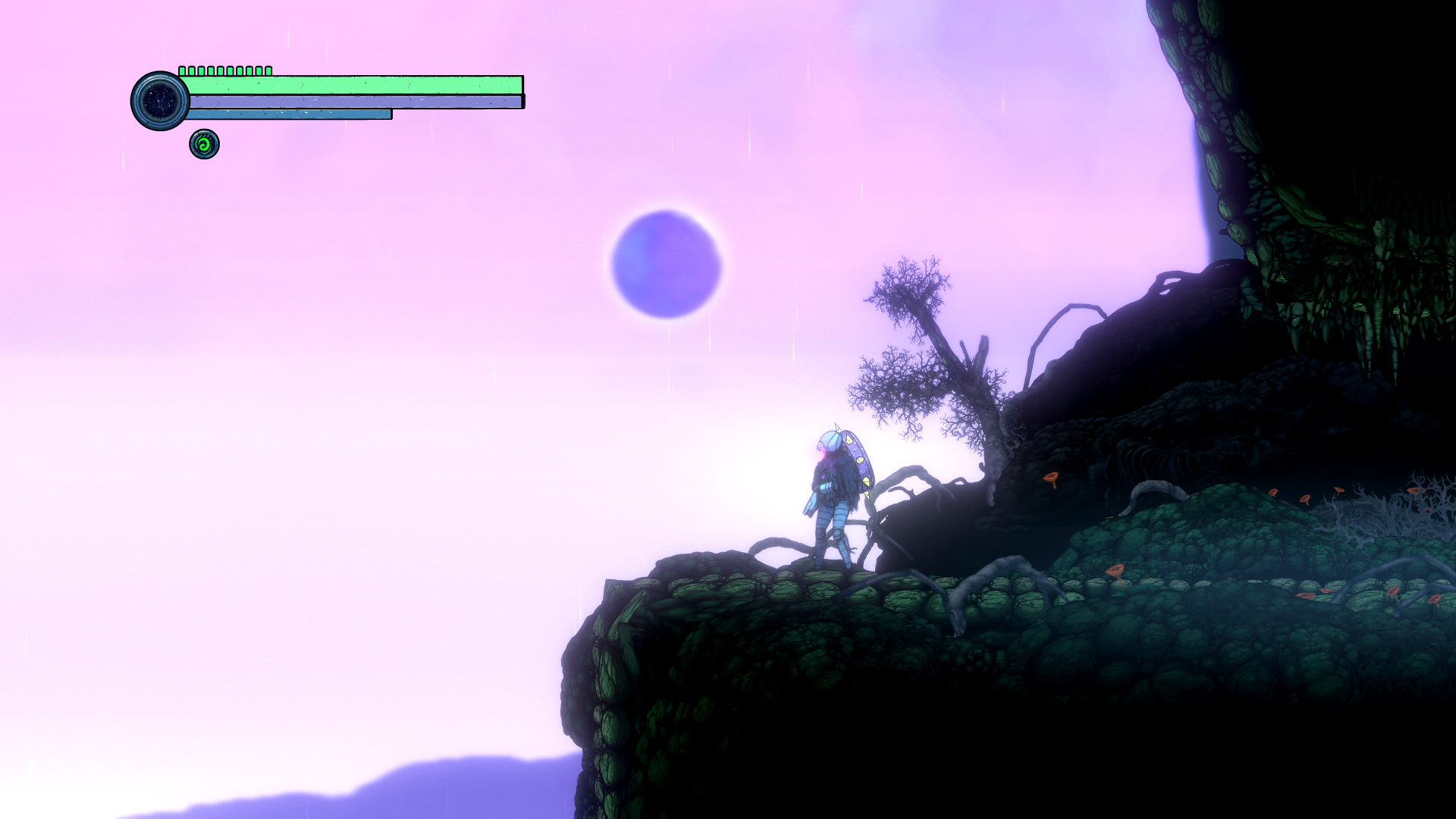The width and height of the screenshot is (1456, 819).
Task: Click the third green energy pip
Action: pyautogui.click(x=202, y=71)
